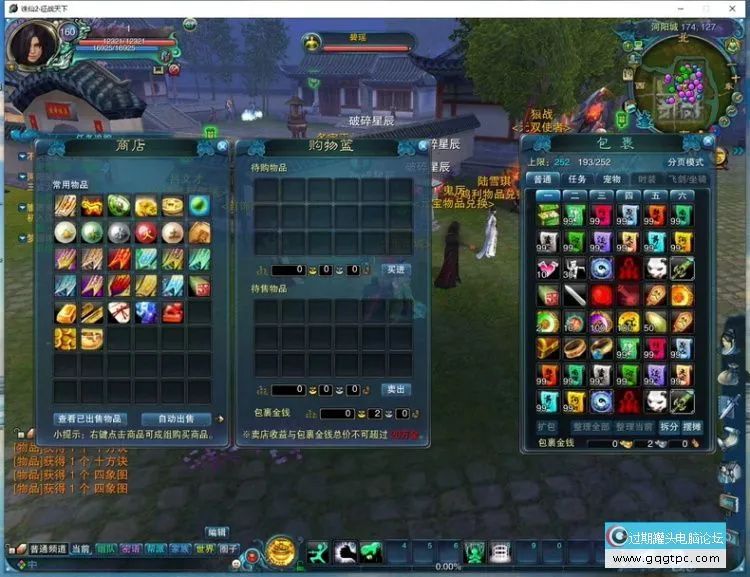Image resolution: width=750 pixels, height=577 pixels.
Task: Close the 商店 shop window
Action: (x=222, y=146)
